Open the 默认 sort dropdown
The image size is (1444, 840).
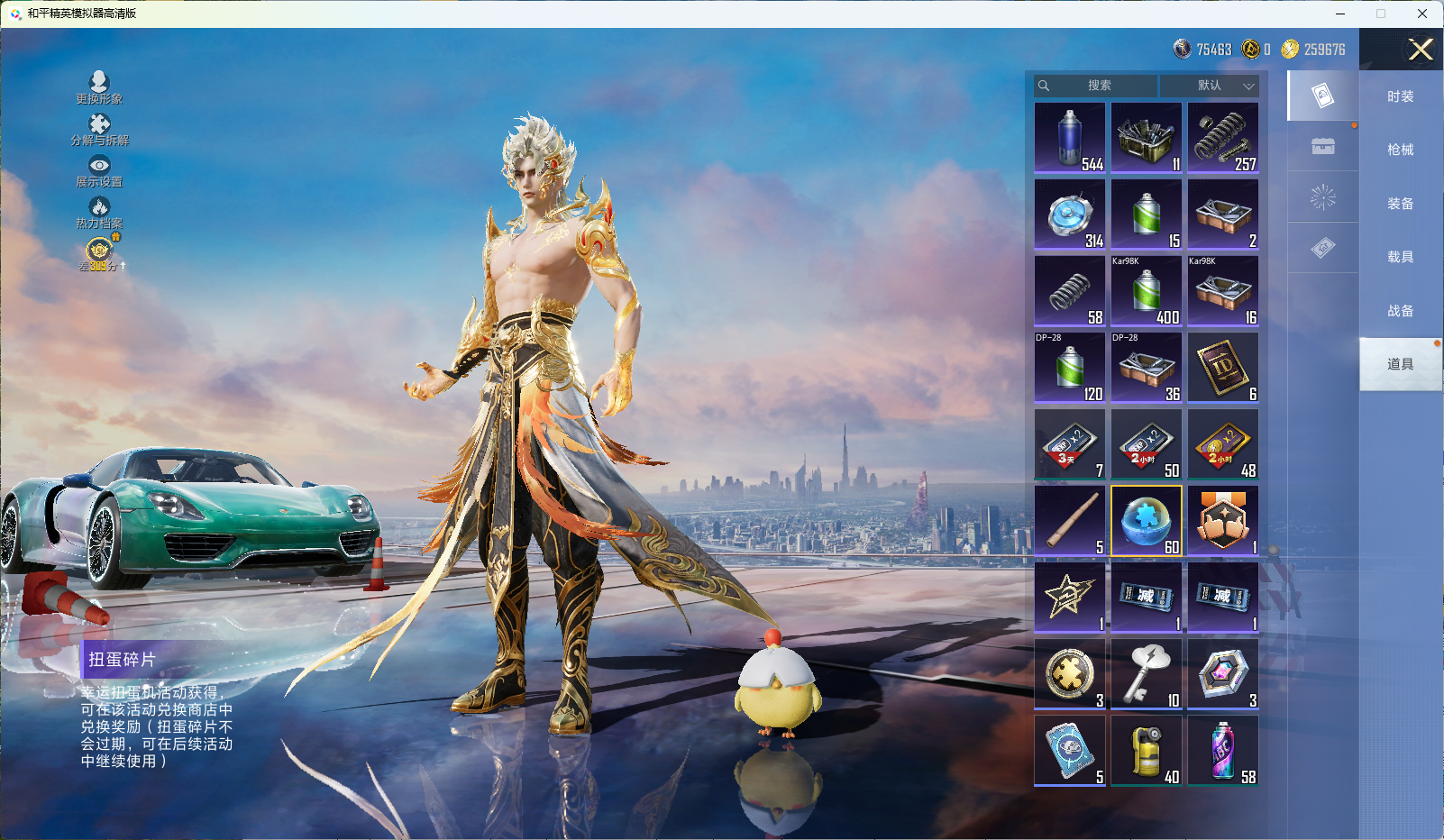[x=1210, y=86]
